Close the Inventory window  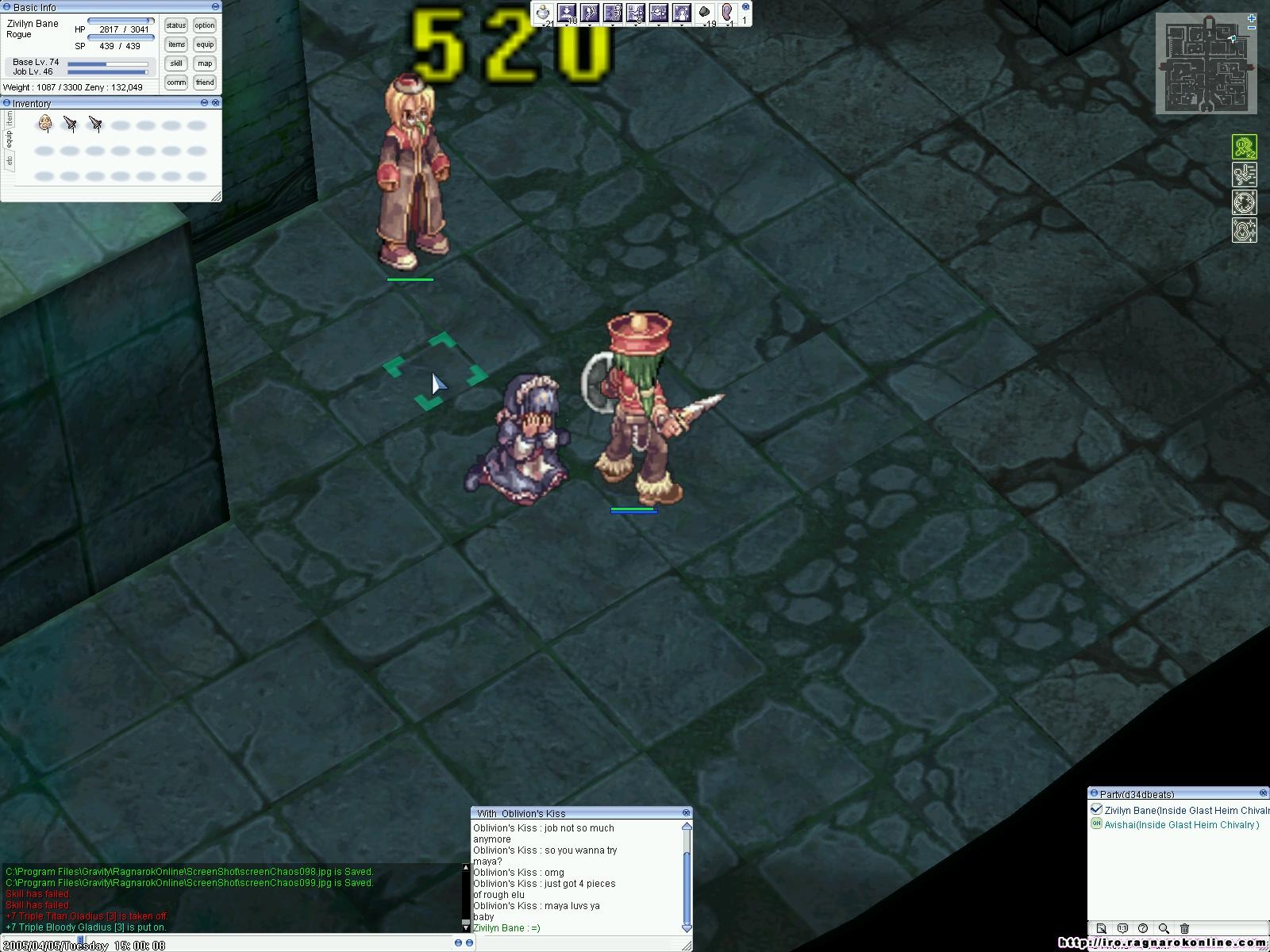[215, 103]
